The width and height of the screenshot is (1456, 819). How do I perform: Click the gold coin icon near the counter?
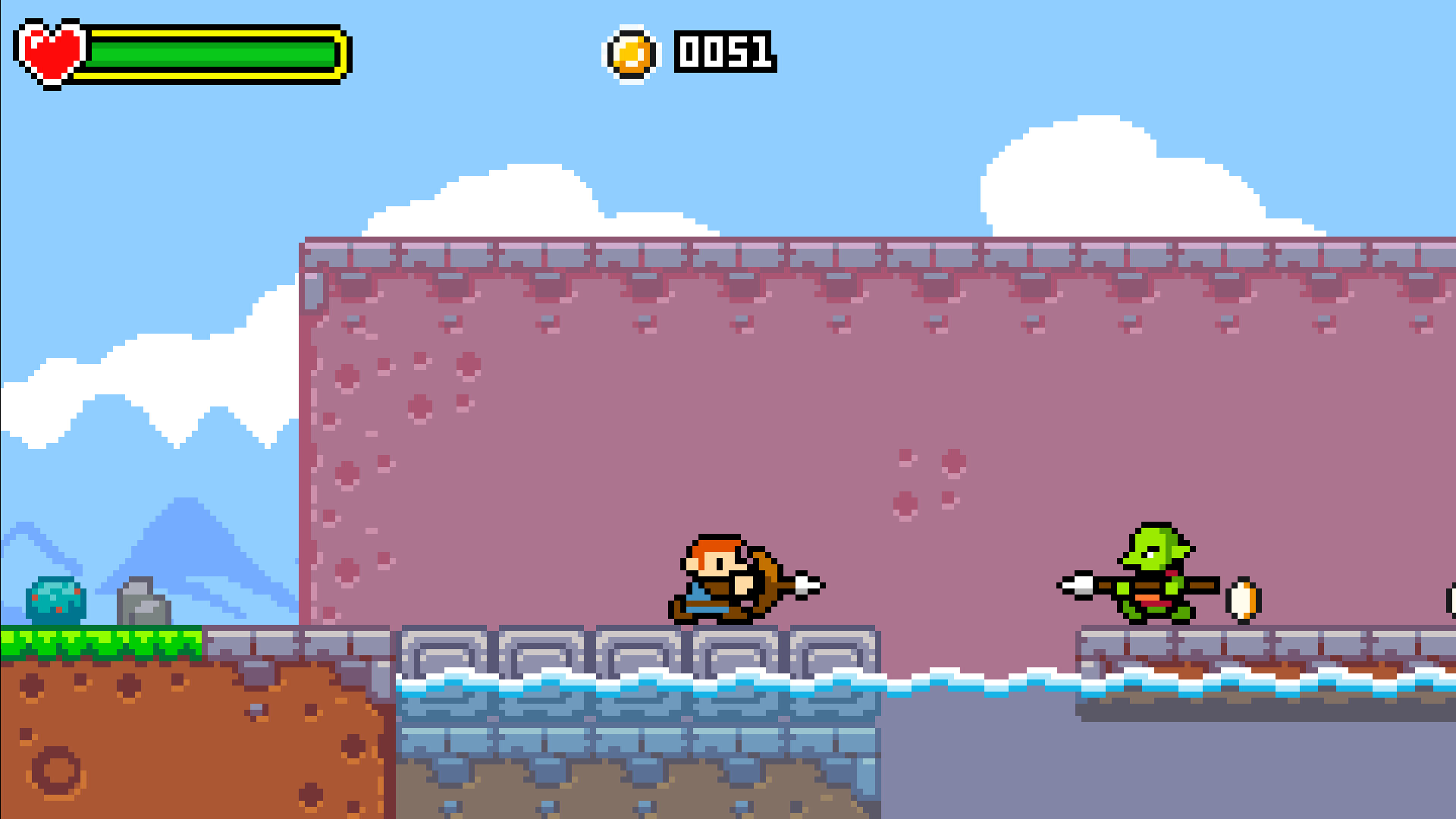632,53
